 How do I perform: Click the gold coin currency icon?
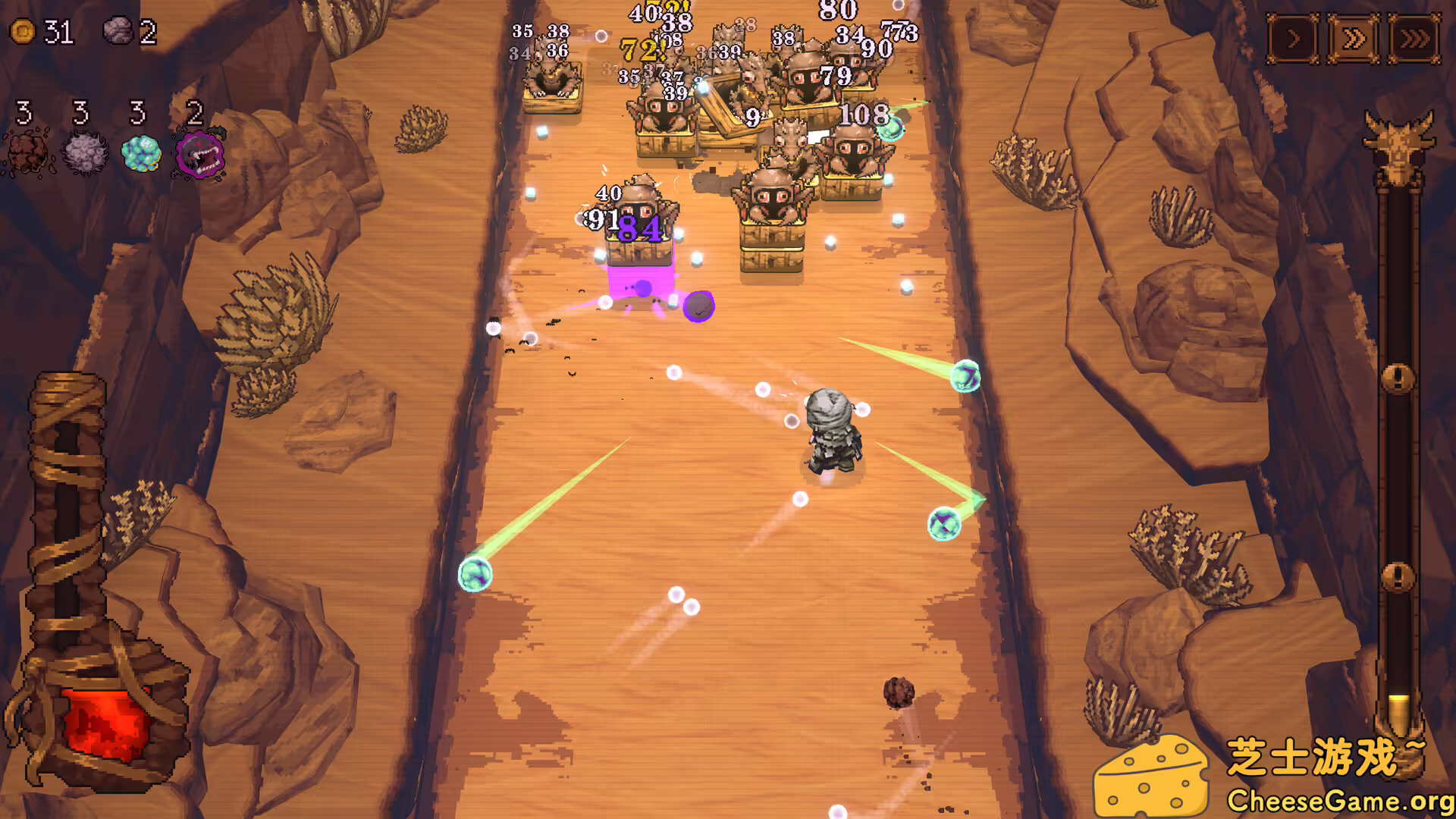(x=23, y=32)
